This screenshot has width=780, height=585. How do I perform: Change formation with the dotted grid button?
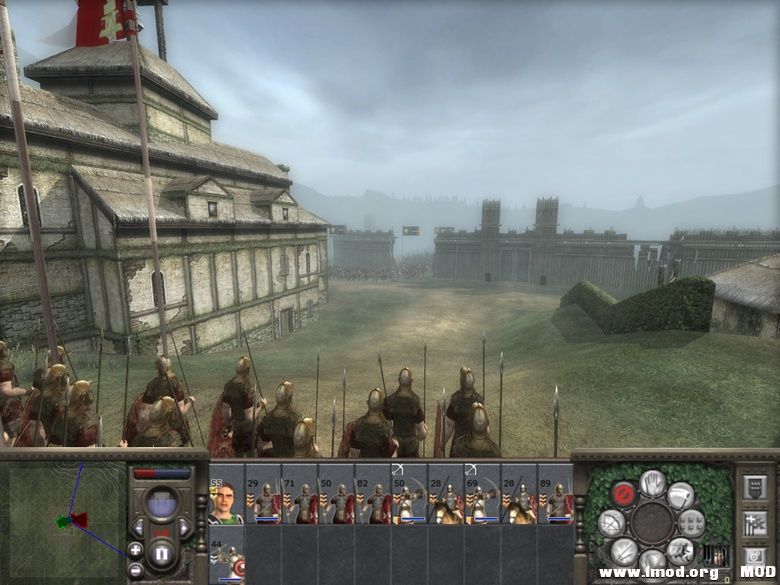[x=691, y=522]
